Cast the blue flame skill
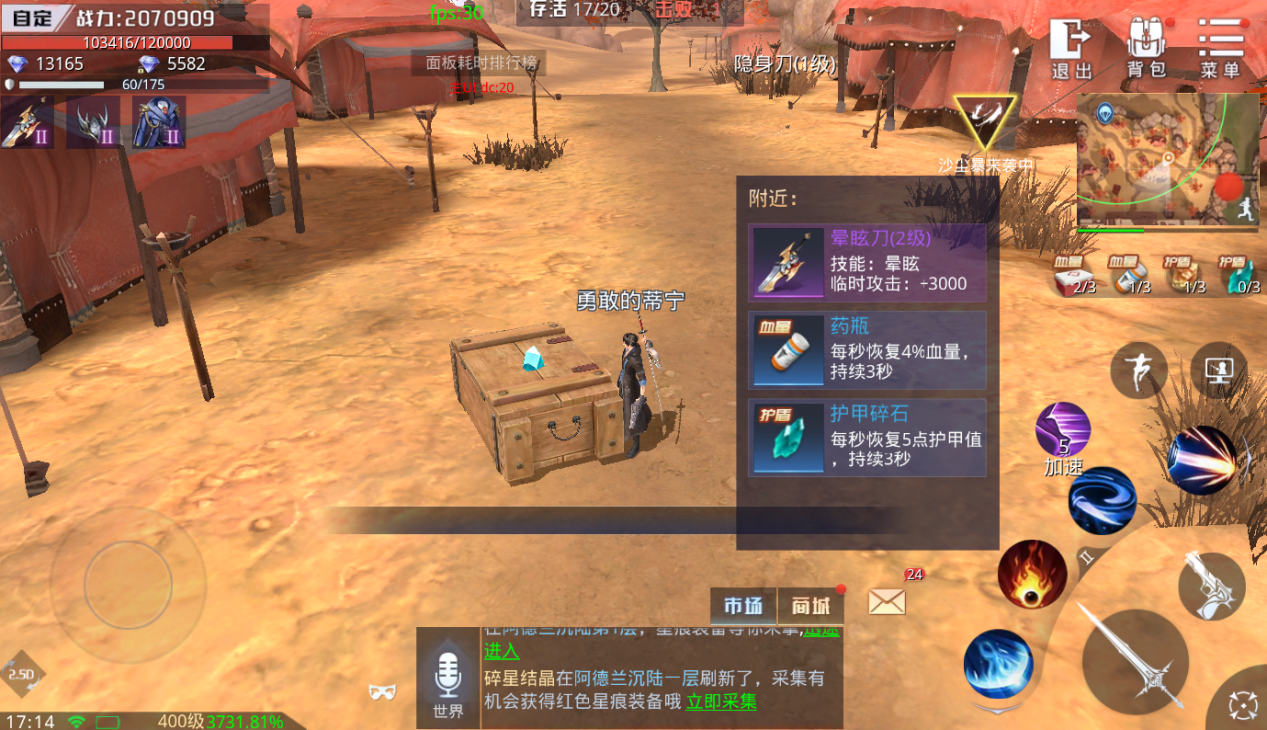 [997, 664]
